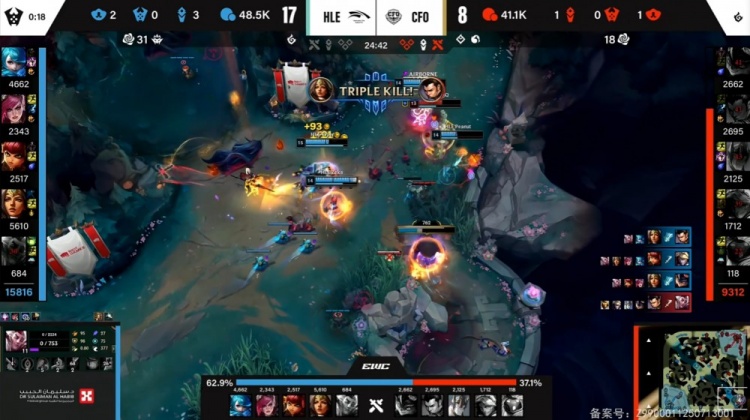Select the pink-haired champion portrait in the left sidebar
Image resolution: width=750 pixels, height=420 pixels.
(17, 107)
